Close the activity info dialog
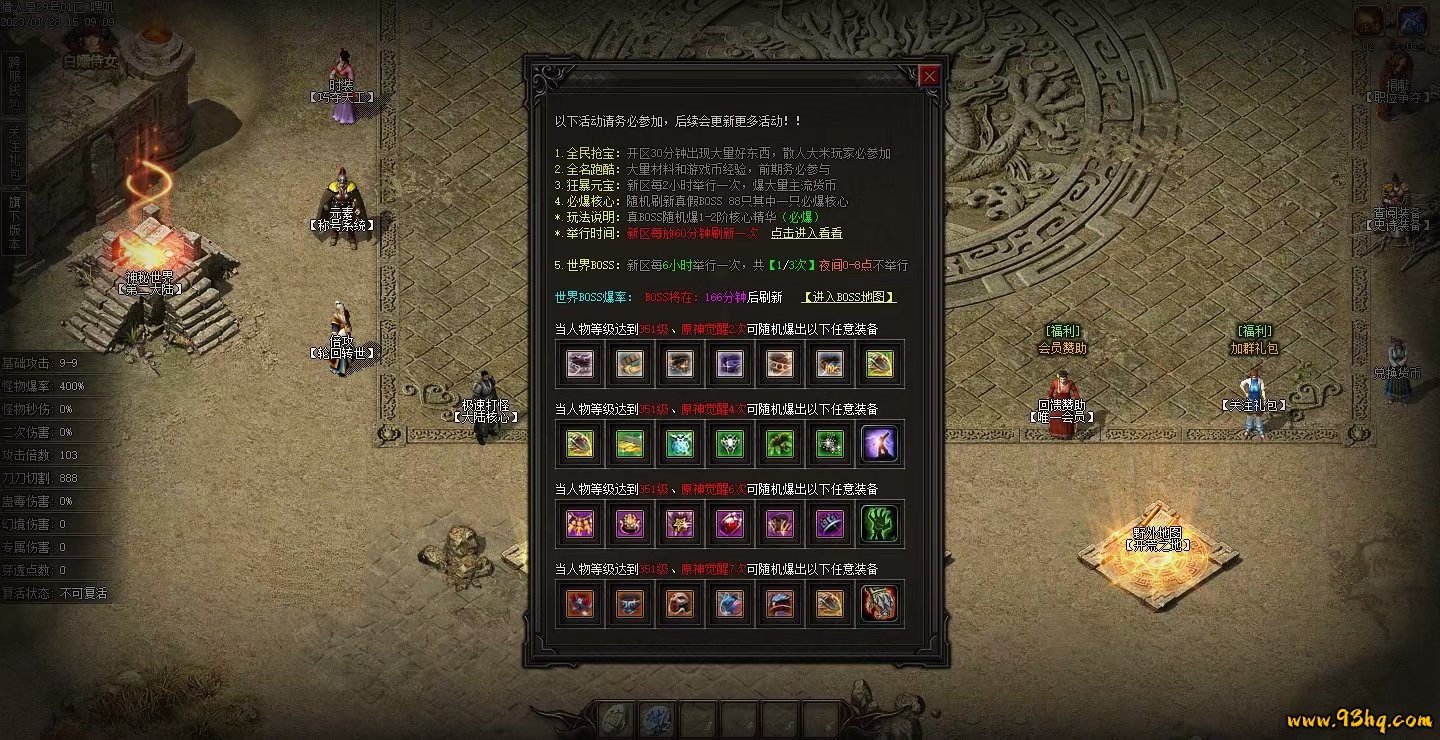Image resolution: width=1440 pixels, height=740 pixels. (929, 76)
